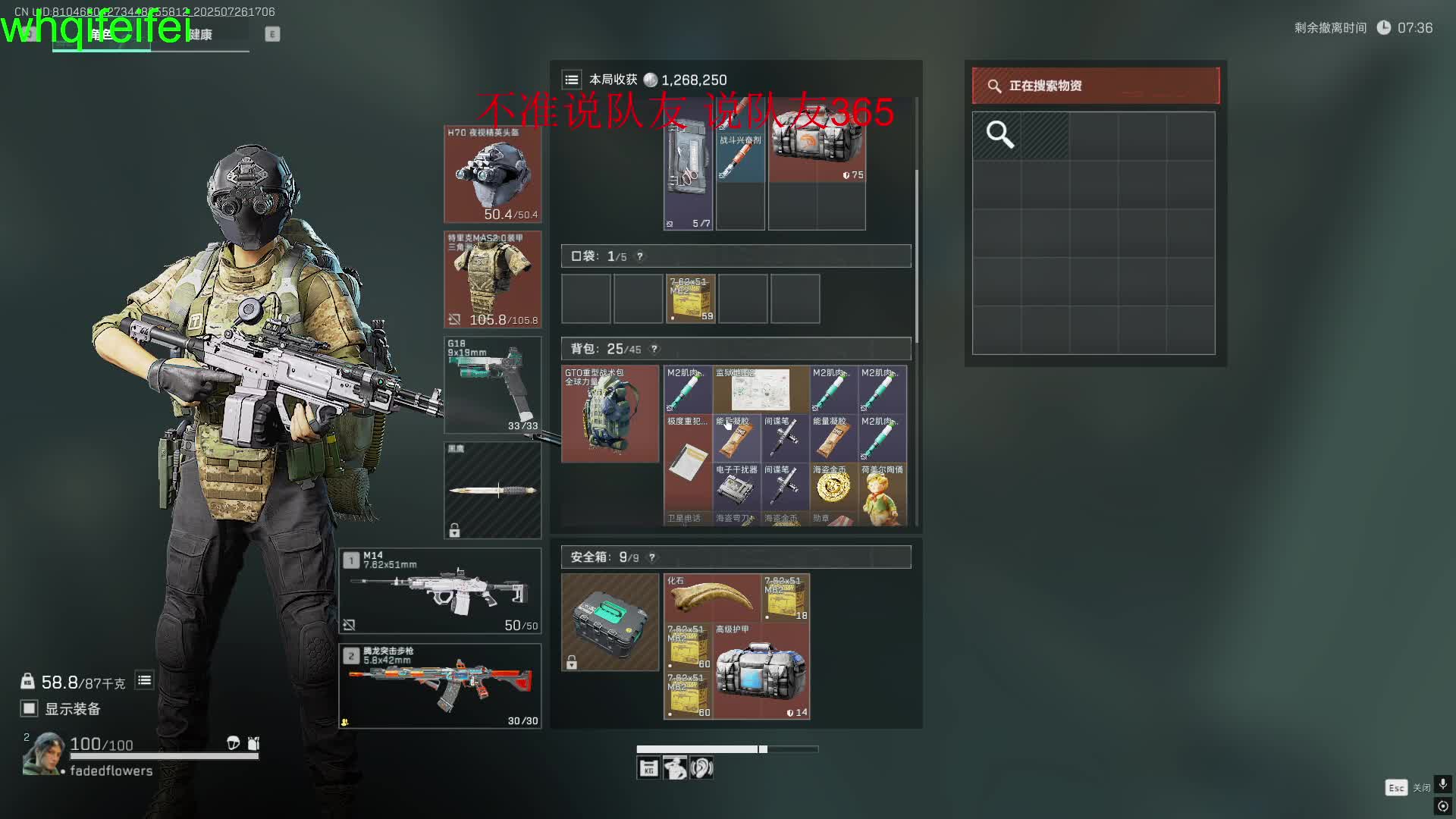1456x819 pixels.
Task: Open the 本局收获 loot list icon
Action: [572, 80]
